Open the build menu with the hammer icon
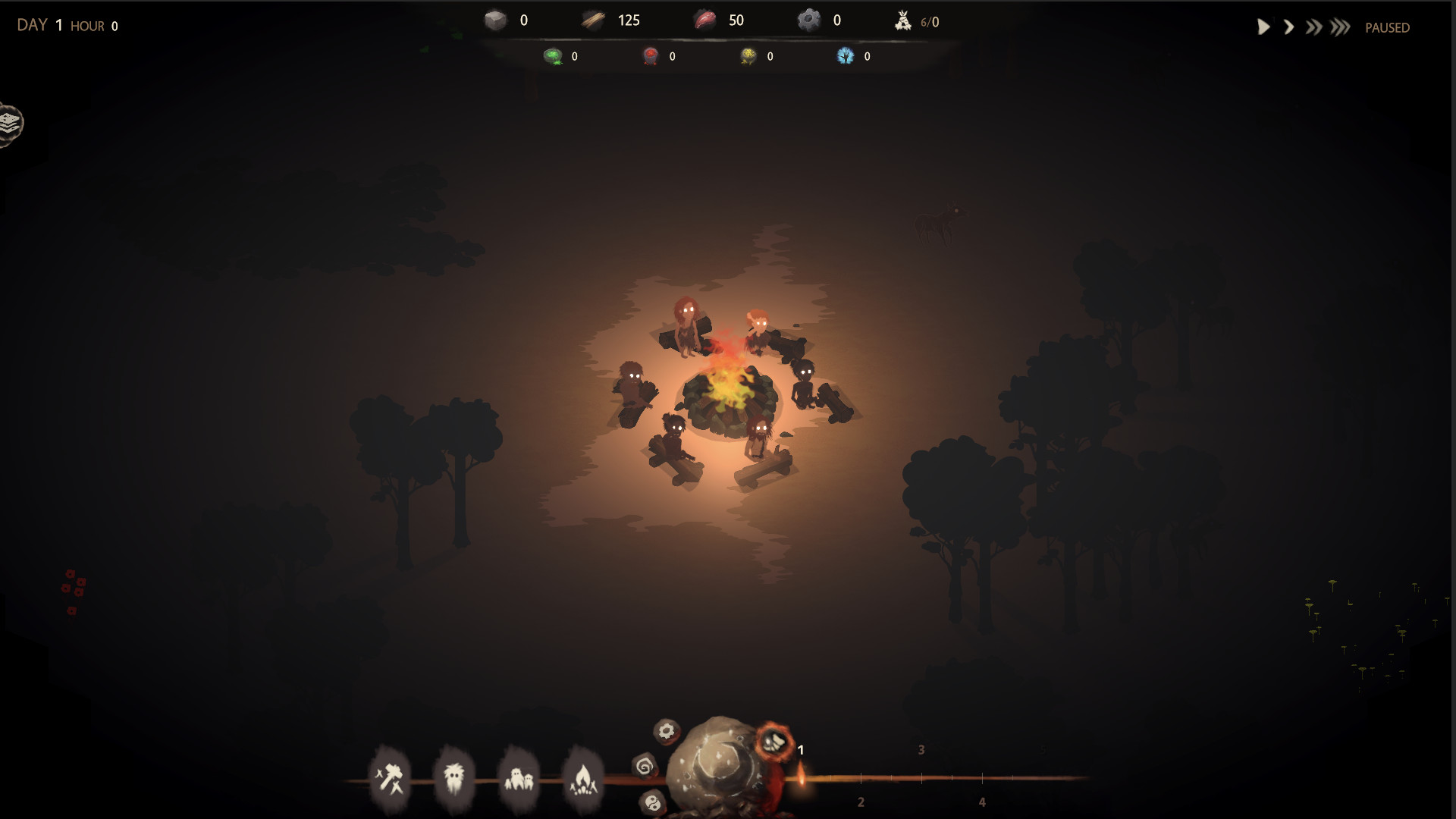 click(391, 777)
